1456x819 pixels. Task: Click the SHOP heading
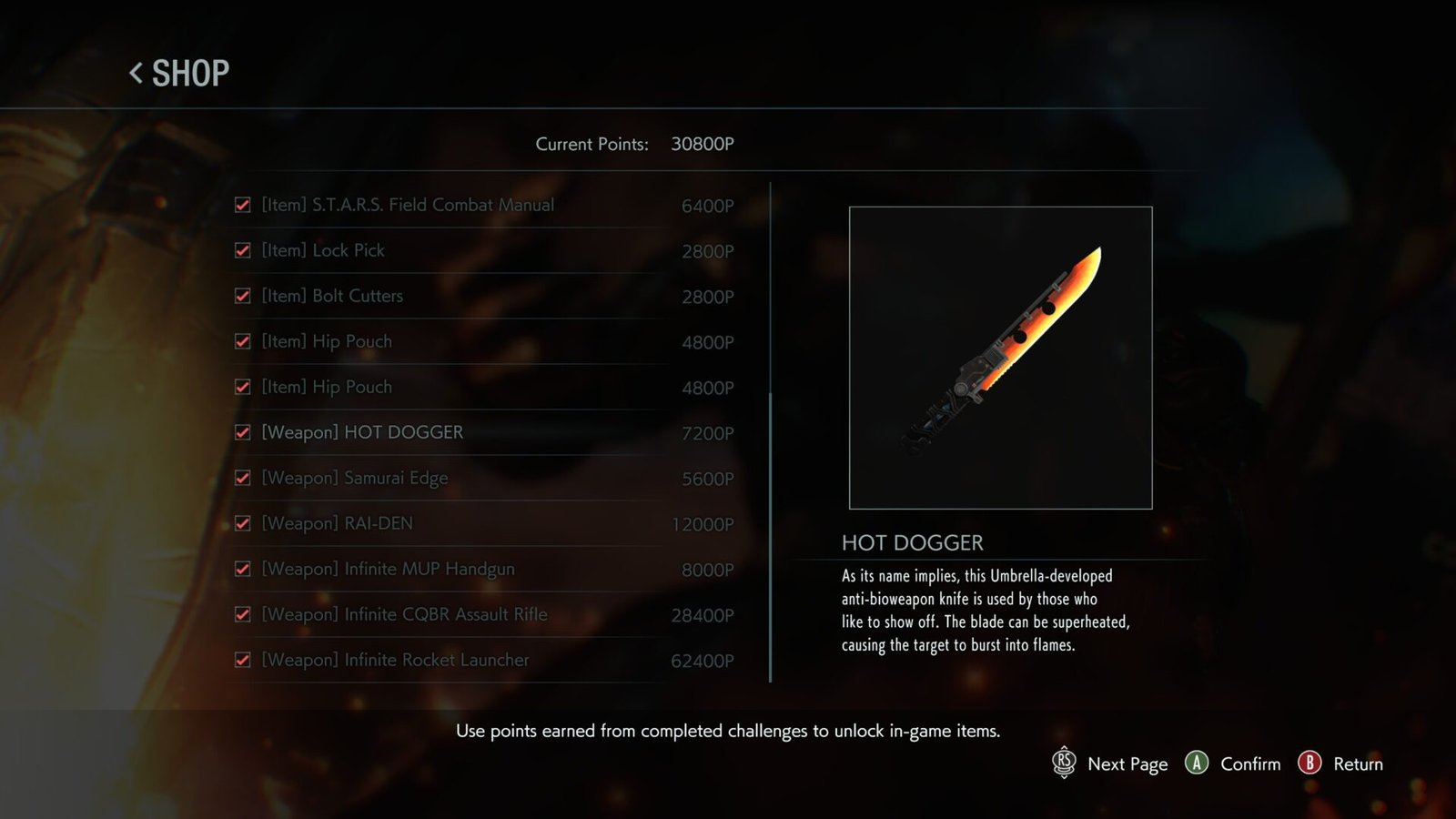click(x=190, y=73)
